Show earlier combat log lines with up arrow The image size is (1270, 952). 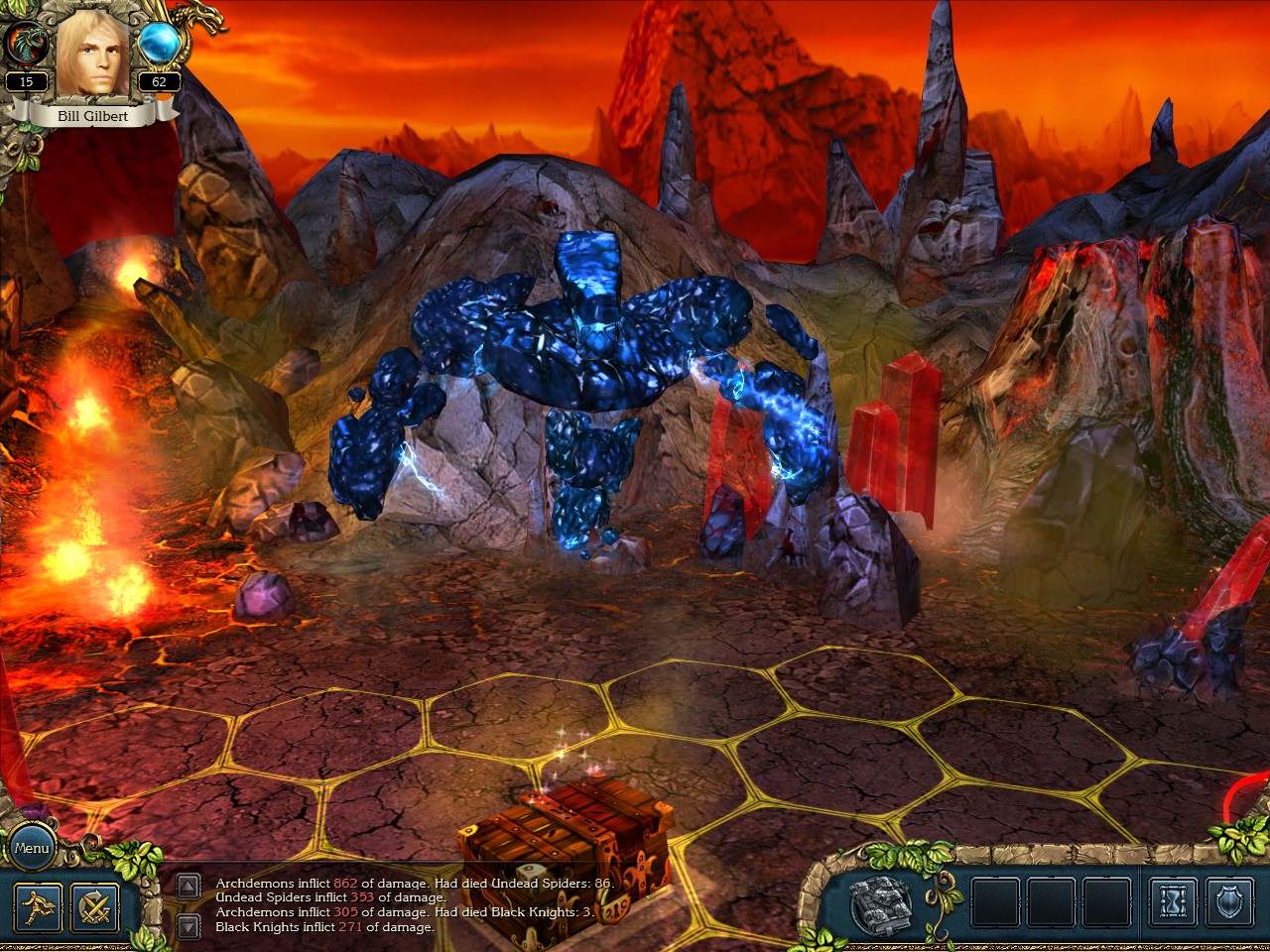[189, 887]
